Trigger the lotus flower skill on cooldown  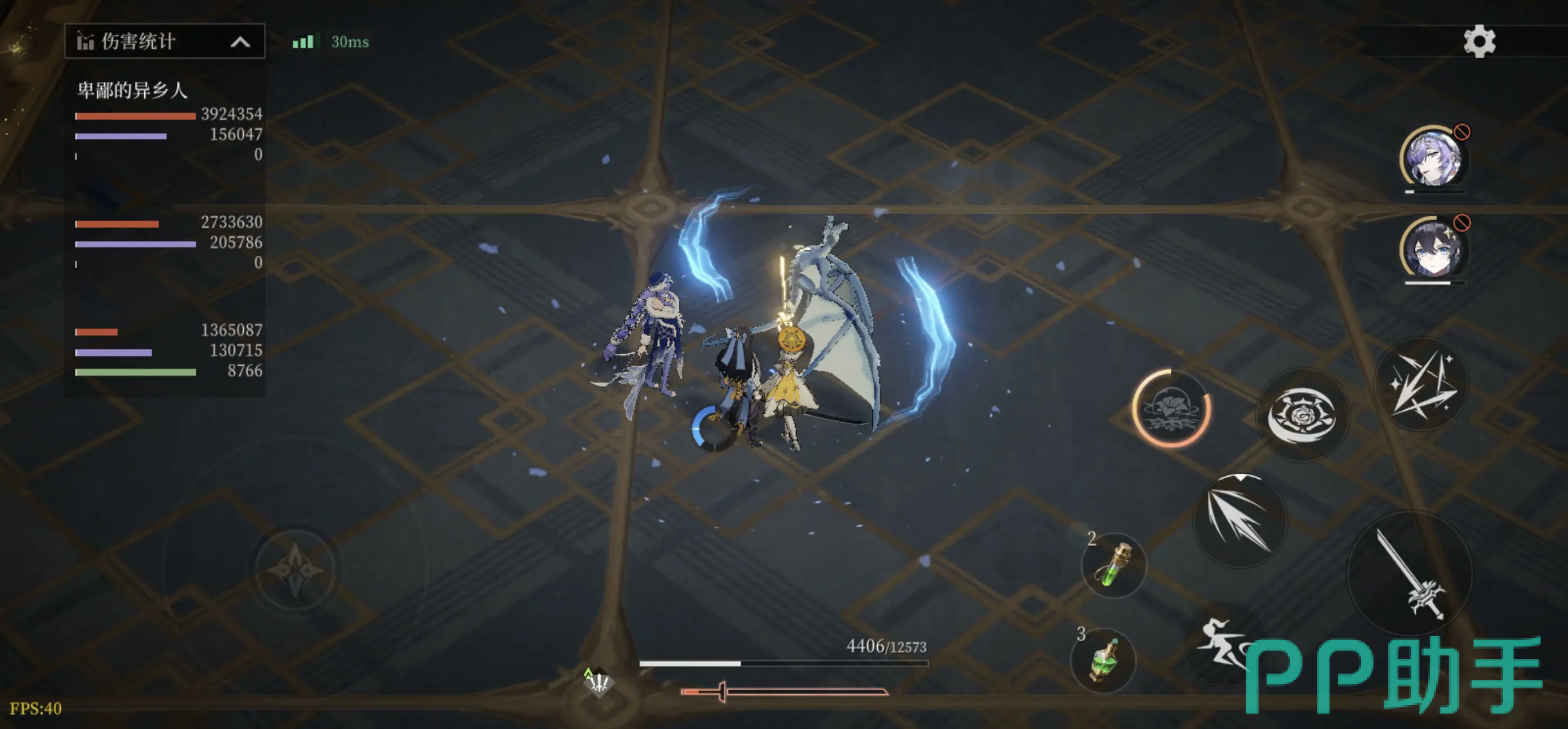point(1171,409)
